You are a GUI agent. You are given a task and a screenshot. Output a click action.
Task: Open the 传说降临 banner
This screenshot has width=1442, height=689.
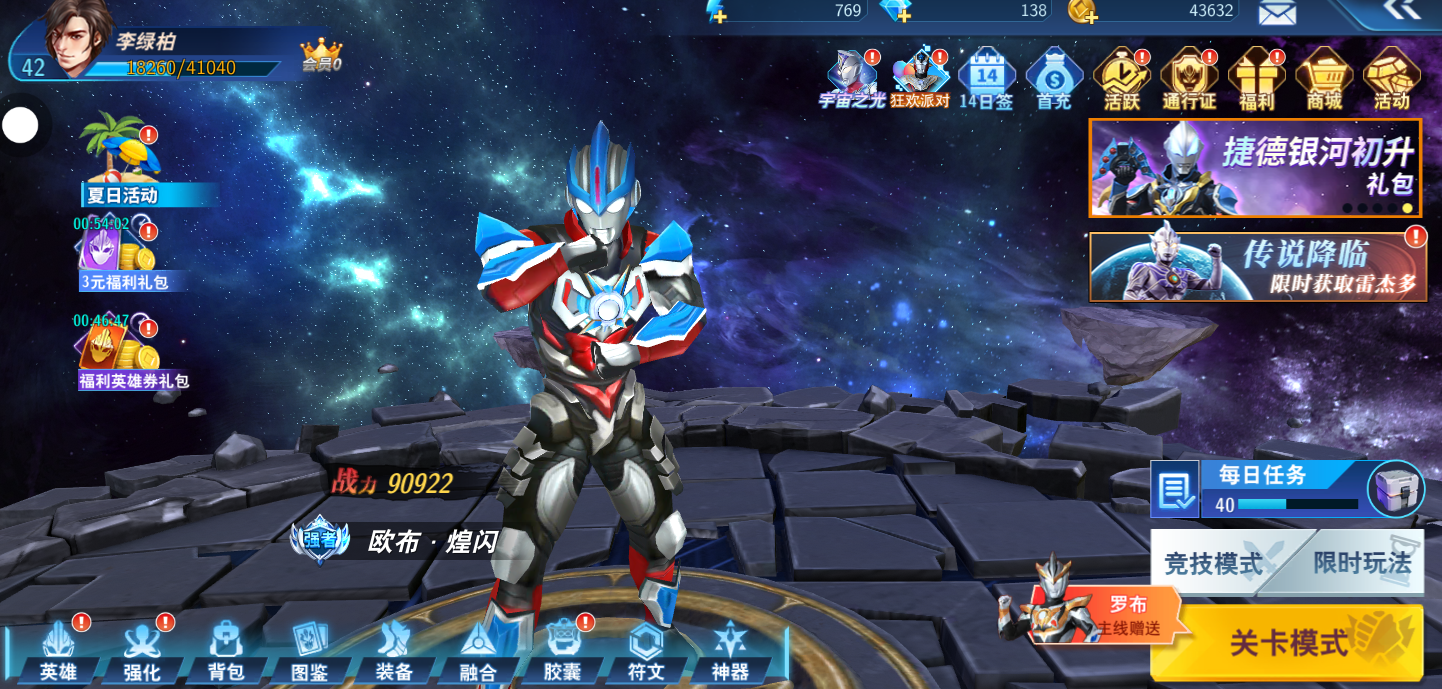(1257, 266)
